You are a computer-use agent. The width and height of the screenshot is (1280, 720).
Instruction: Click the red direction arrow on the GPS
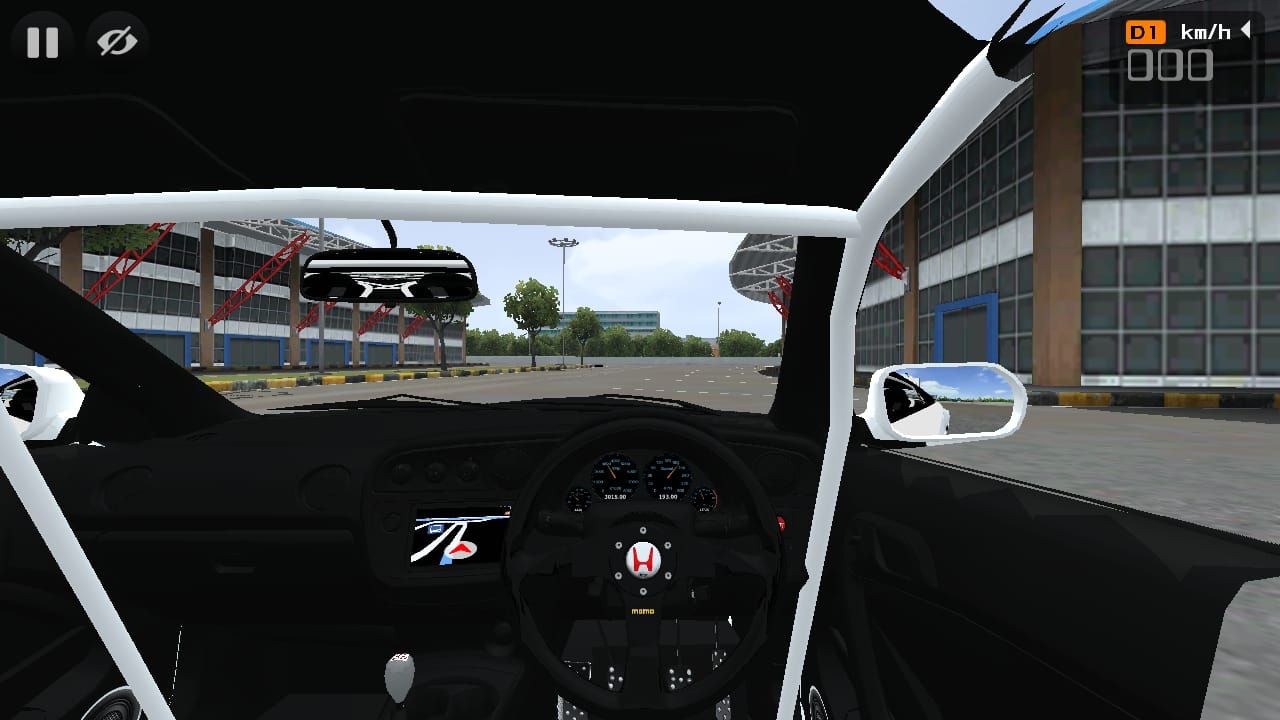(x=459, y=549)
